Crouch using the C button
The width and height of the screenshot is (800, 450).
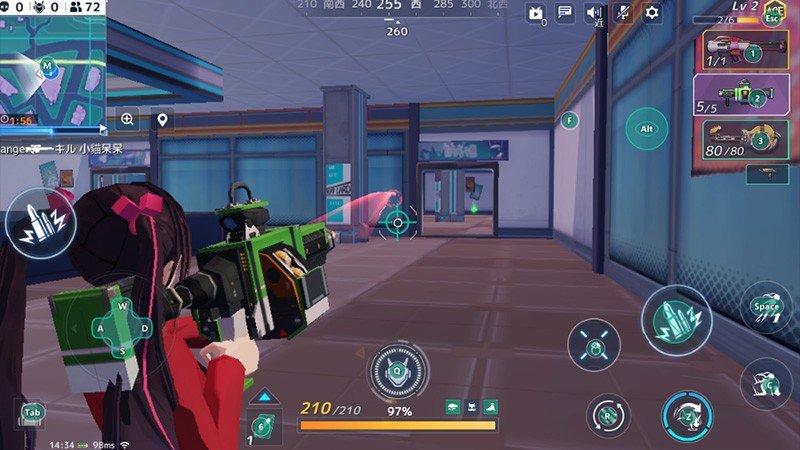coord(767,383)
